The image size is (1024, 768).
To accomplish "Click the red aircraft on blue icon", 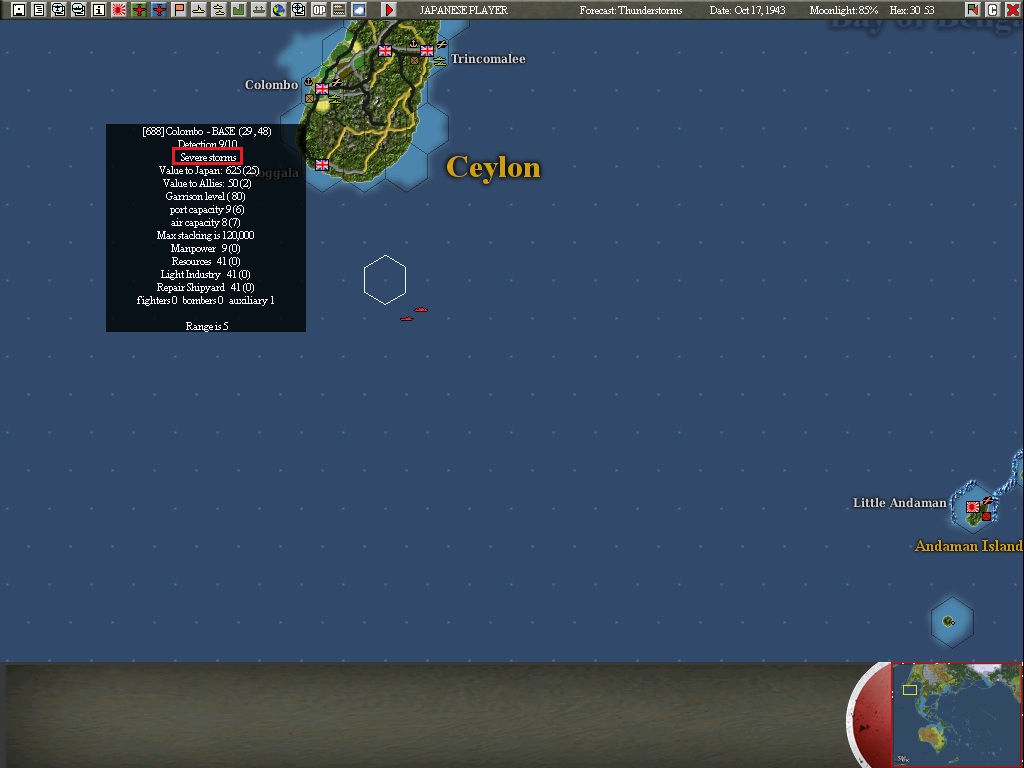I will [x=159, y=10].
